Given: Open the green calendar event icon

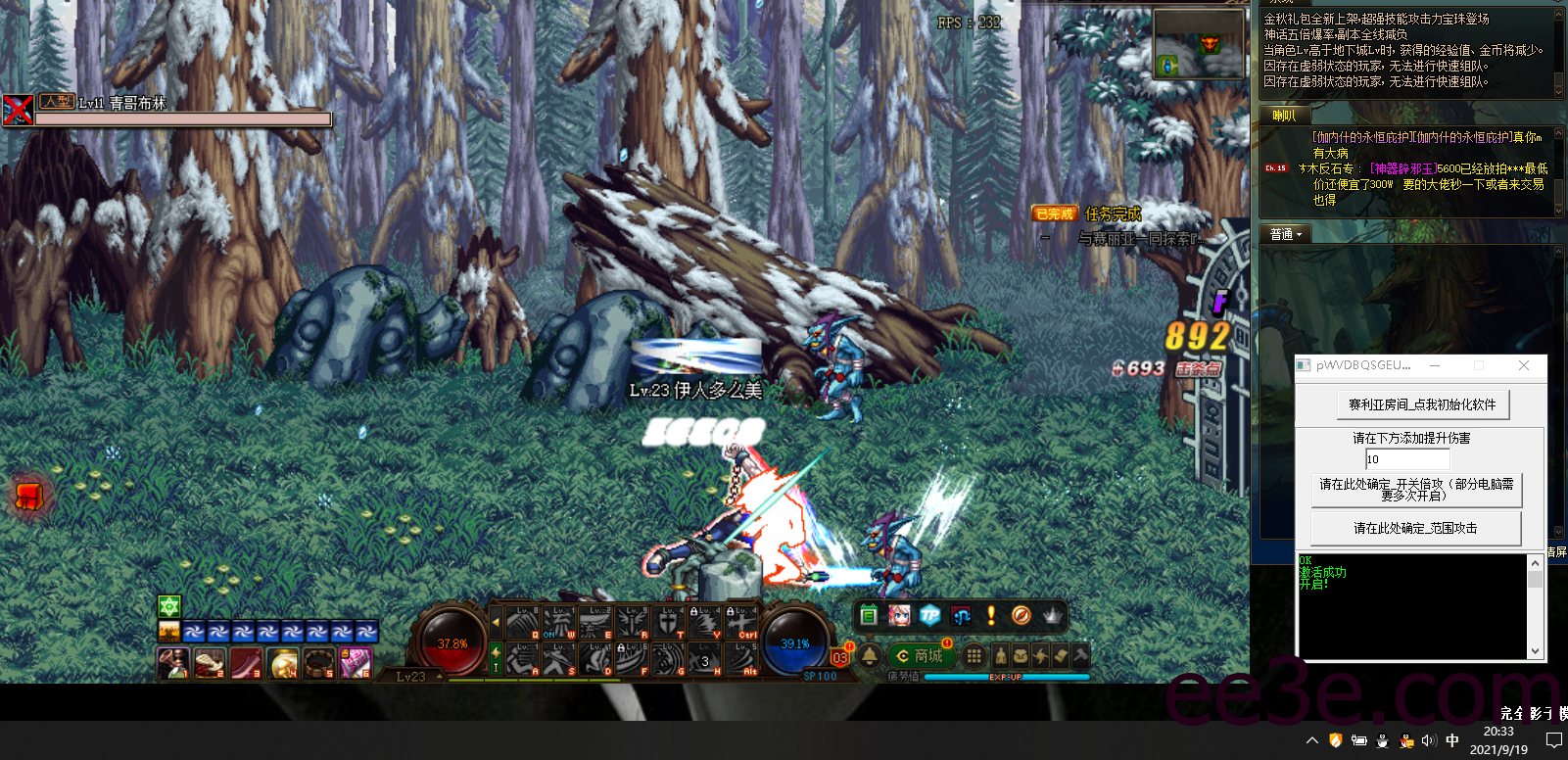Looking at the screenshot, I should click(869, 615).
